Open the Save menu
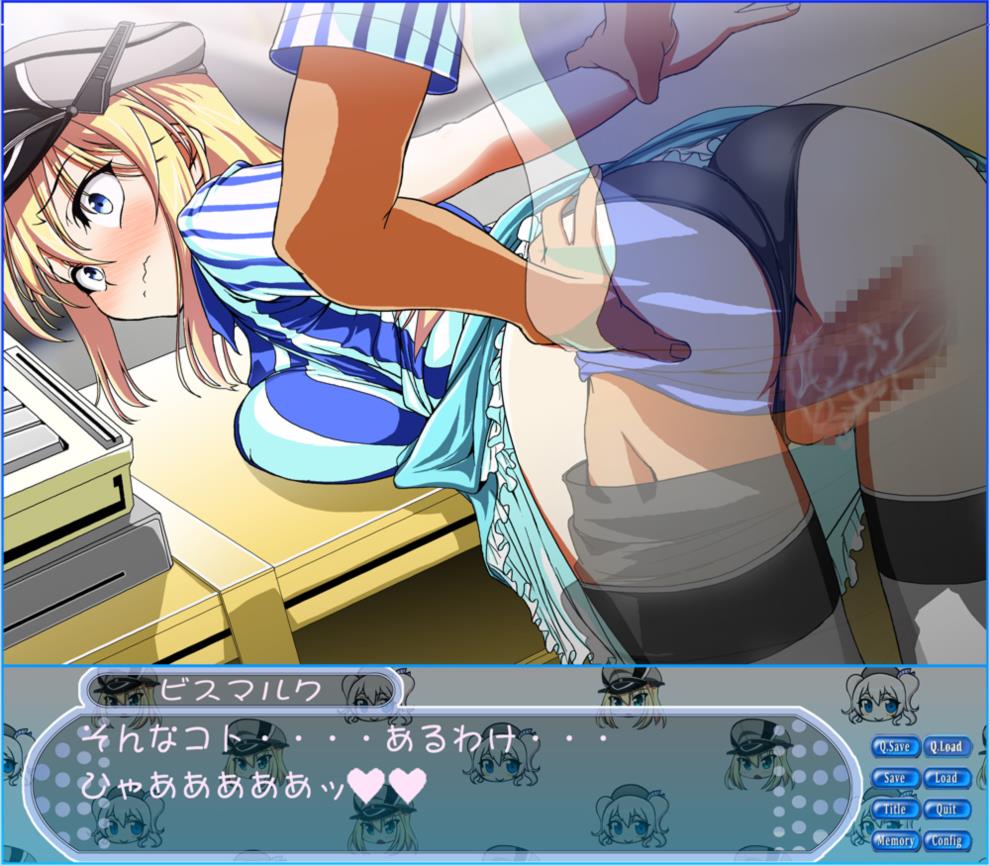Viewport: 990px width, 866px height. (894, 778)
